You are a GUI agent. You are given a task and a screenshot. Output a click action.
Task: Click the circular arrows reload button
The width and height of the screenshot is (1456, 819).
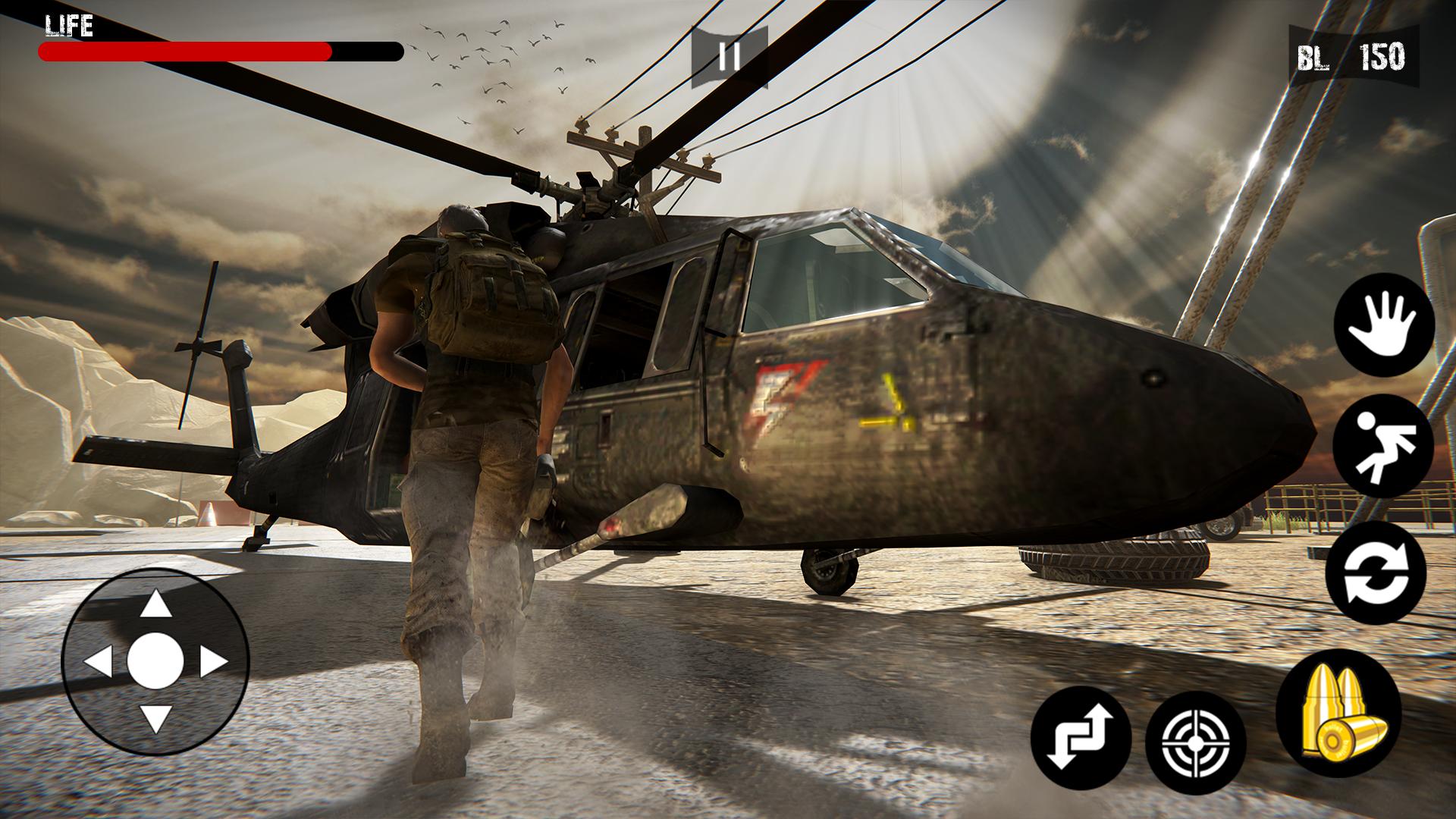[1376, 573]
